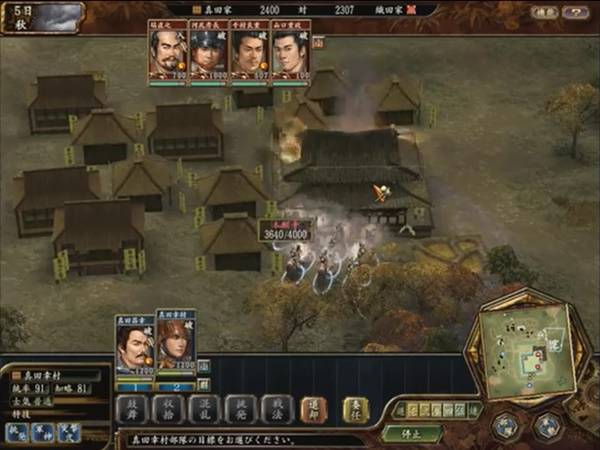Viewport: 600px width, 450px height.
Task: Open the help question mark button
Action: 574,13
